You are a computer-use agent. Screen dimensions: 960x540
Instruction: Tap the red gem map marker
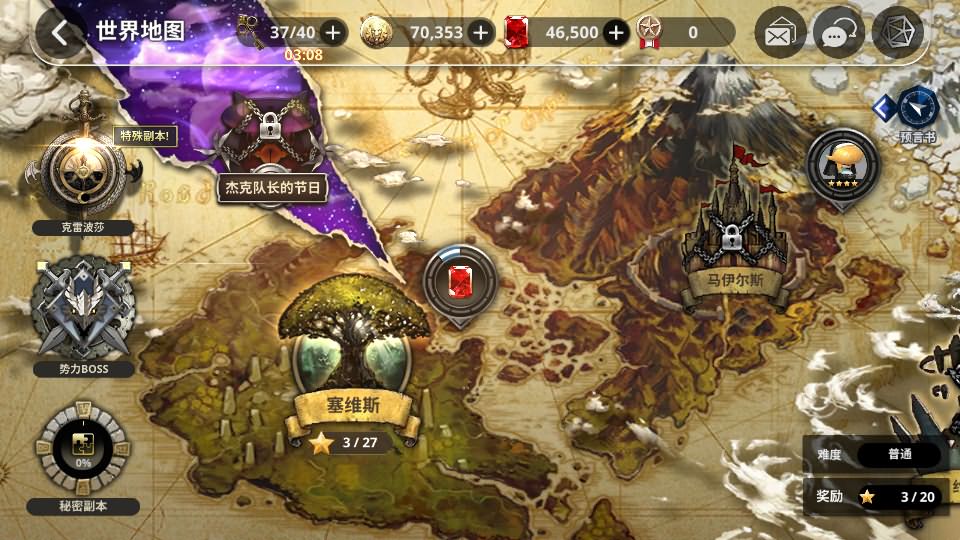[x=460, y=282]
